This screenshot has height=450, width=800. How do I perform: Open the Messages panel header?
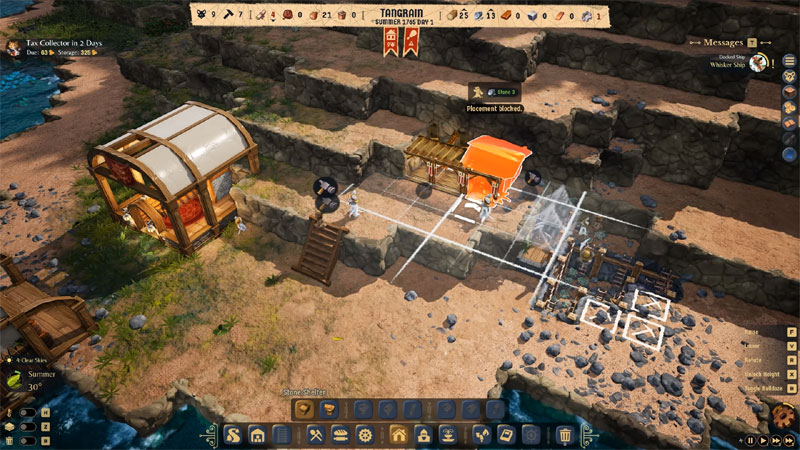[x=723, y=43]
